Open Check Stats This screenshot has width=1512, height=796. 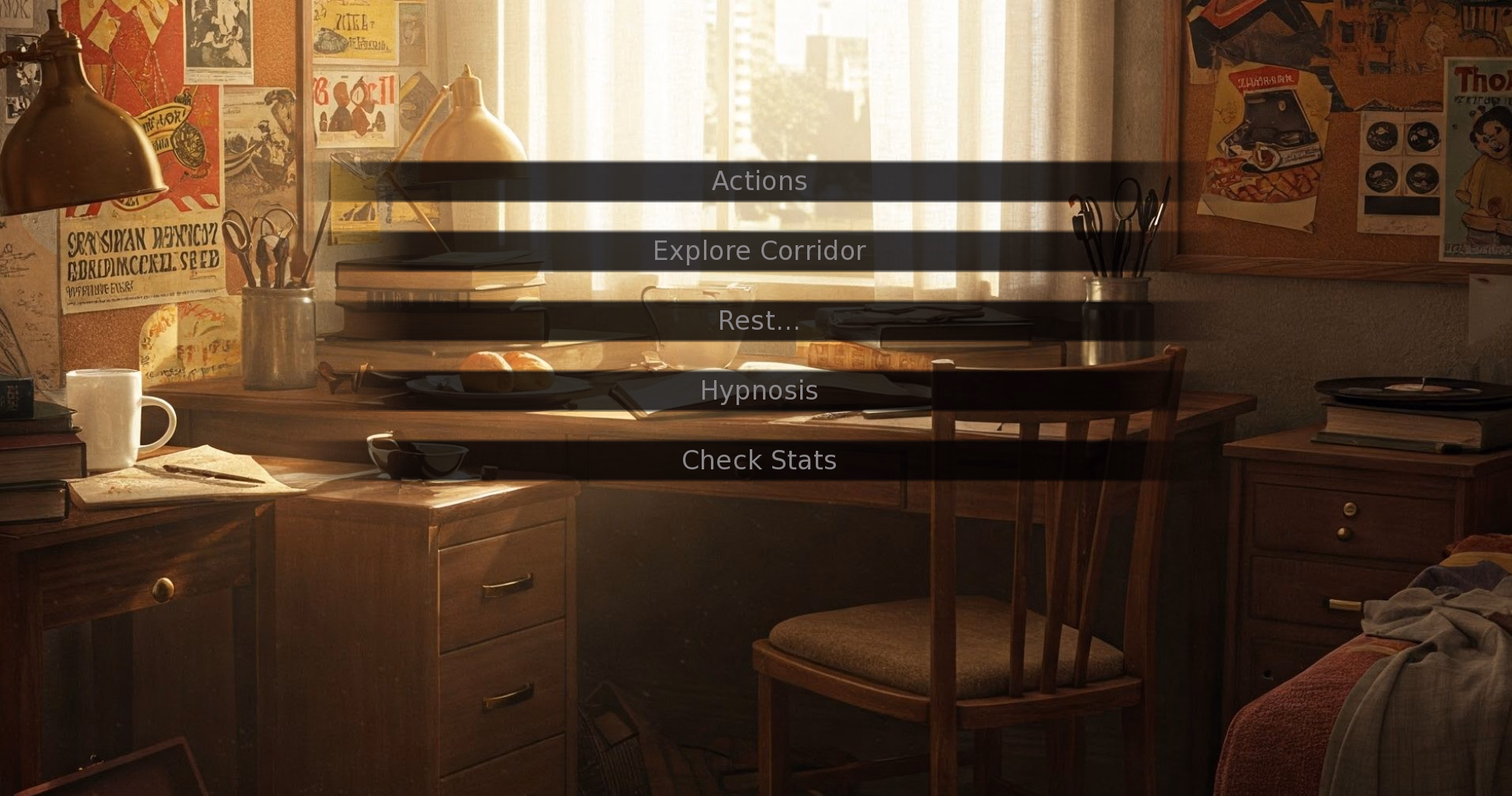click(x=758, y=460)
